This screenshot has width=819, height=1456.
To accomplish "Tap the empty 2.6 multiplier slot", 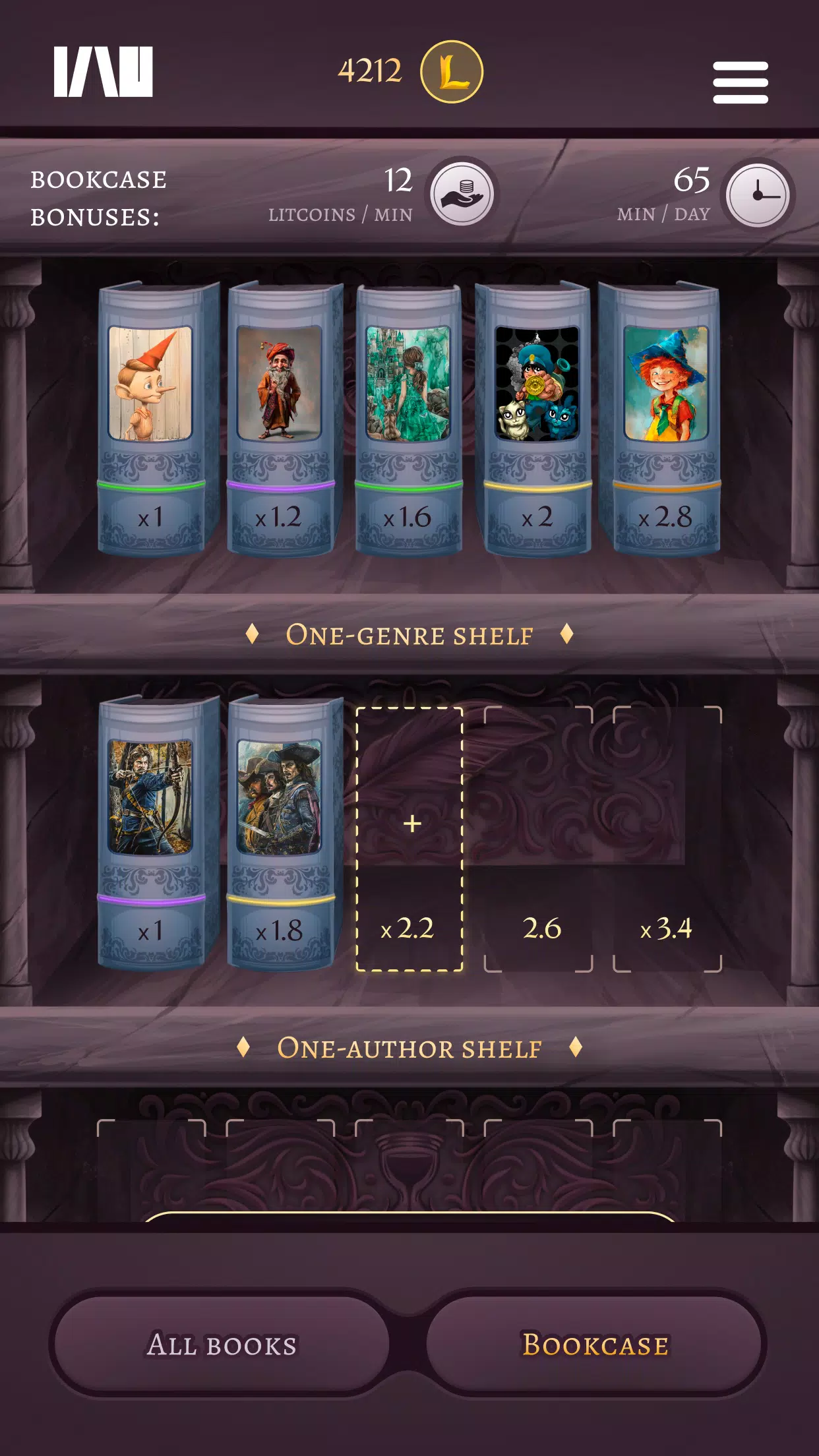I will point(538,839).
